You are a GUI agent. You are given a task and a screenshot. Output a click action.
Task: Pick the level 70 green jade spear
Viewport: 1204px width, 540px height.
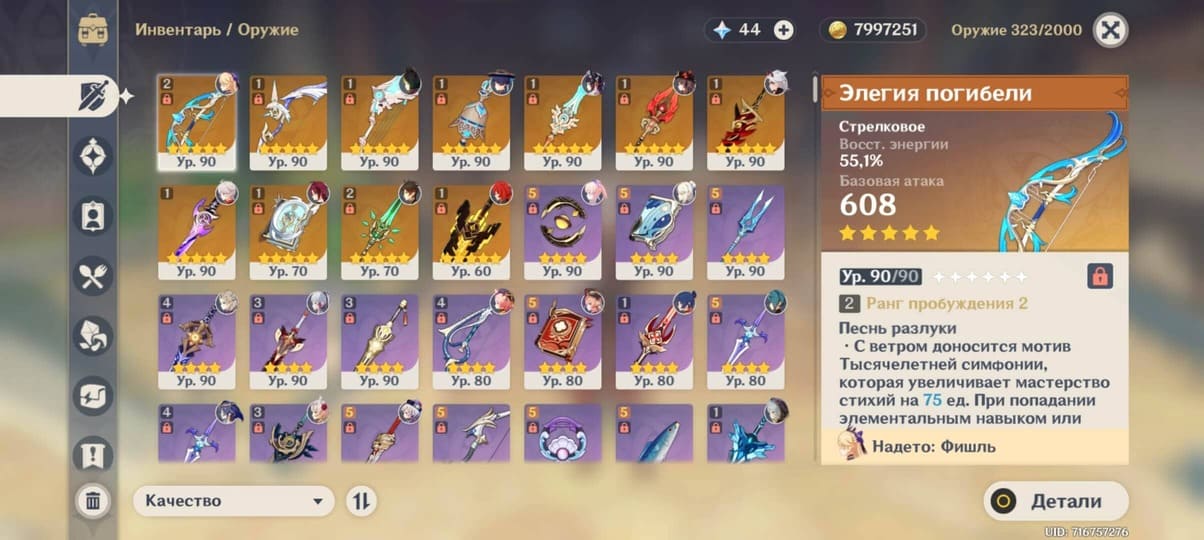[x=380, y=230]
